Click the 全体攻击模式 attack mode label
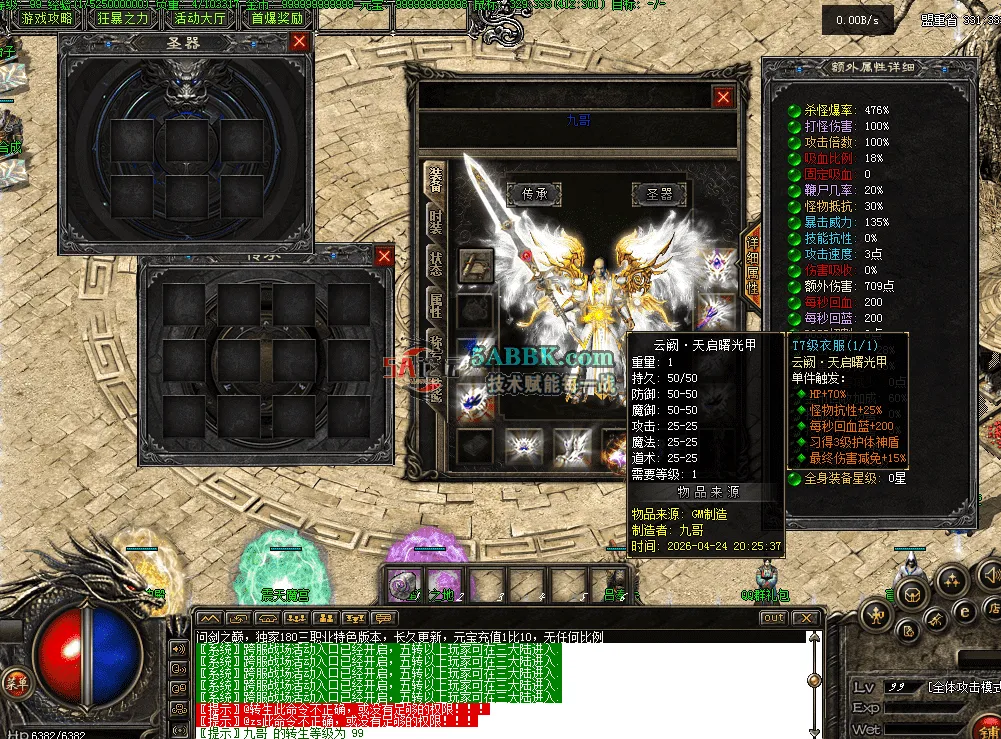This screenshot has width=1001, height=739. [x=964, y=687]
